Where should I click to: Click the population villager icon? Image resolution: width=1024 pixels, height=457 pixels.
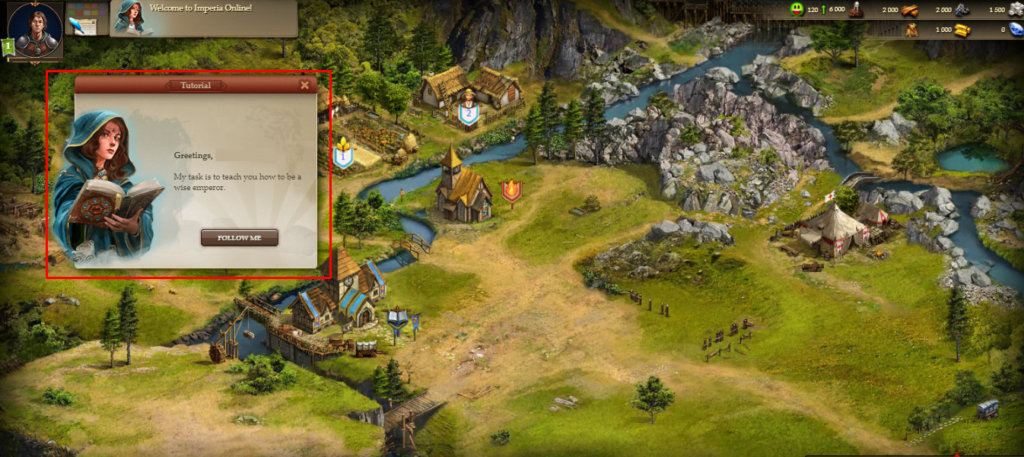click(856, 10)
